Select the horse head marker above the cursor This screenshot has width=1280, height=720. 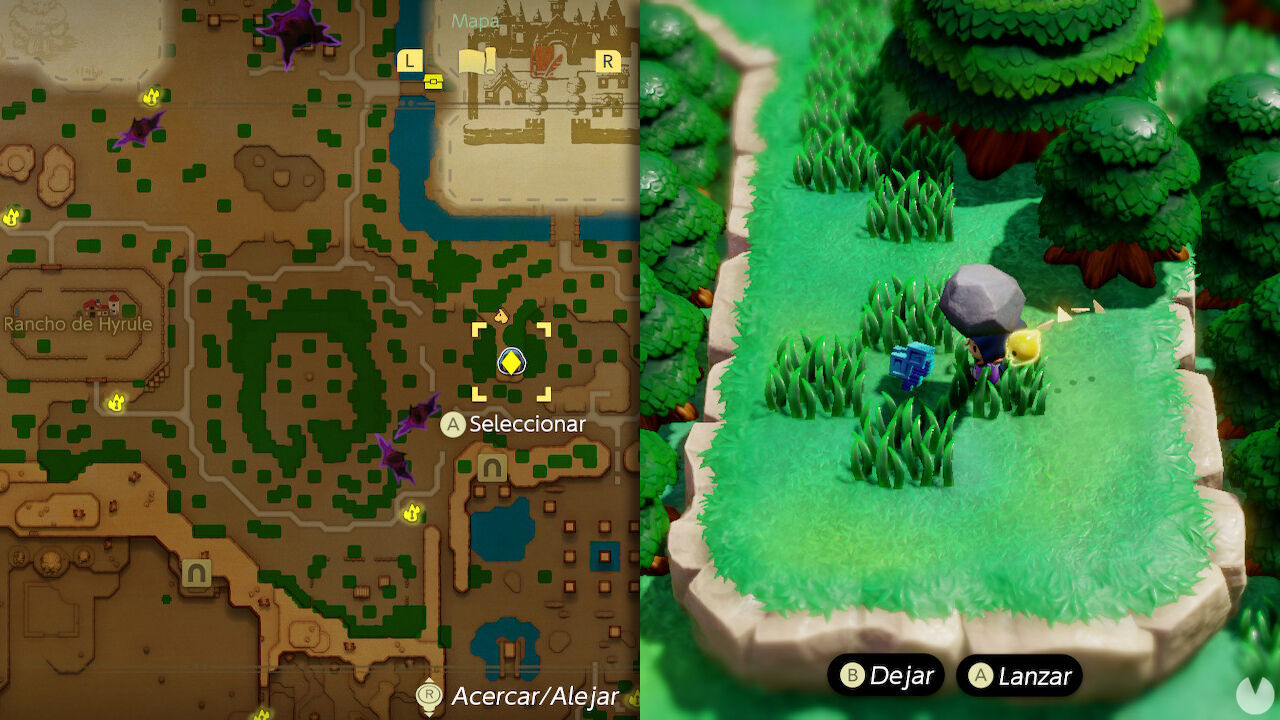pyautogui.click(x=501, y=315)
